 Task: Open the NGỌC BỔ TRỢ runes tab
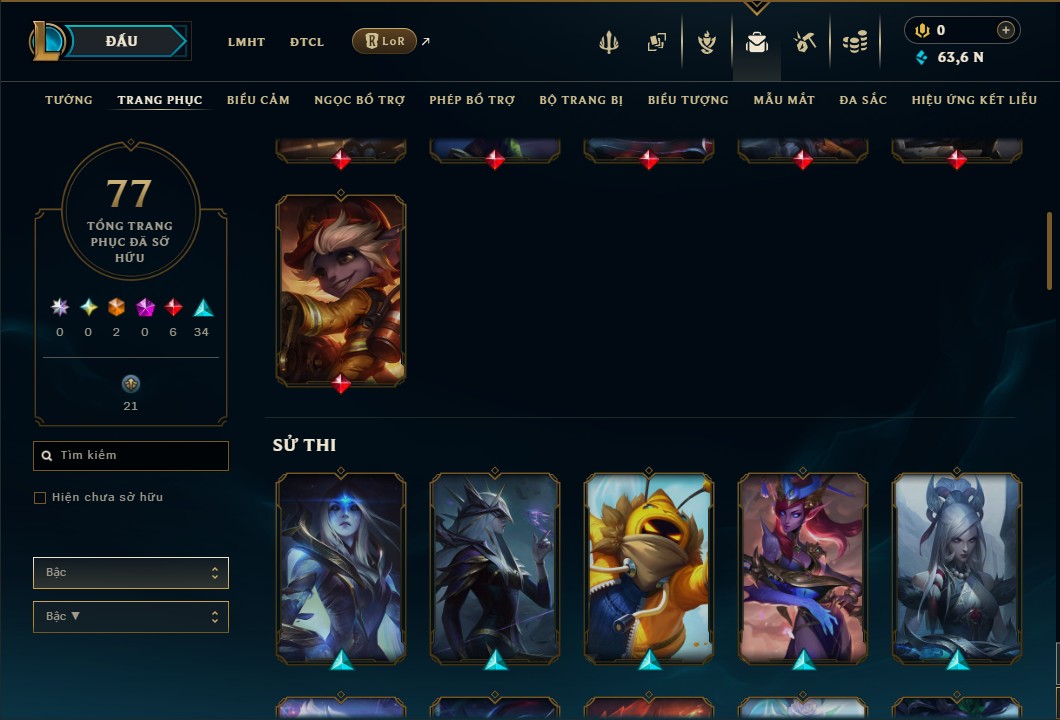359,100
